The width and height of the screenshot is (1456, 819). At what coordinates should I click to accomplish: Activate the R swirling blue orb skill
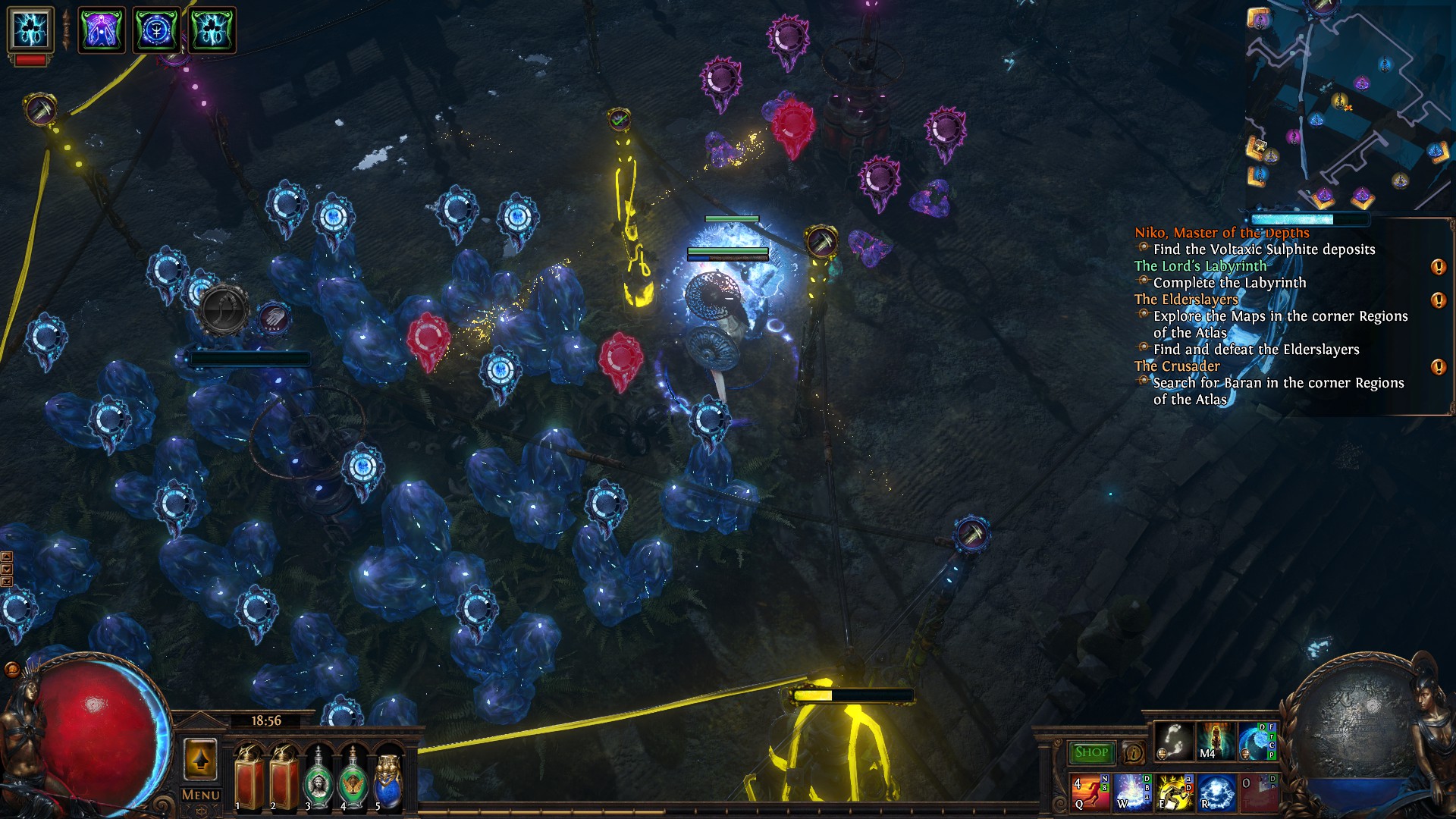click(x=1216, y=792)
